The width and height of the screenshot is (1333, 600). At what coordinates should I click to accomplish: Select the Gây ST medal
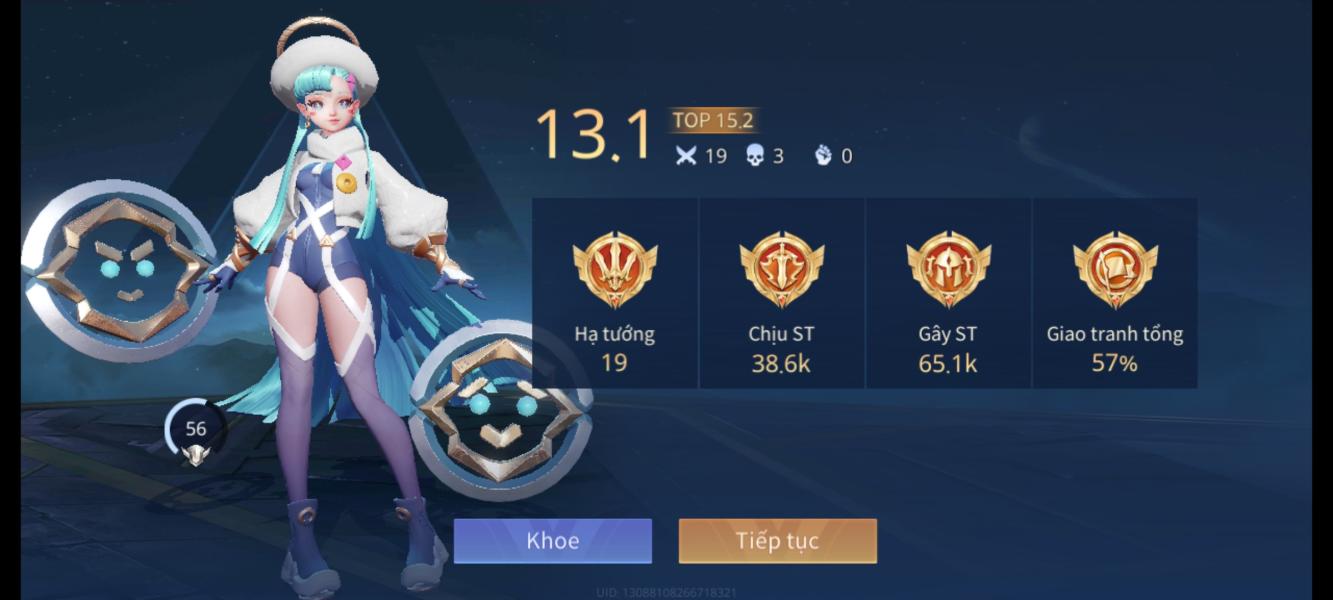[x=948, y=270]
